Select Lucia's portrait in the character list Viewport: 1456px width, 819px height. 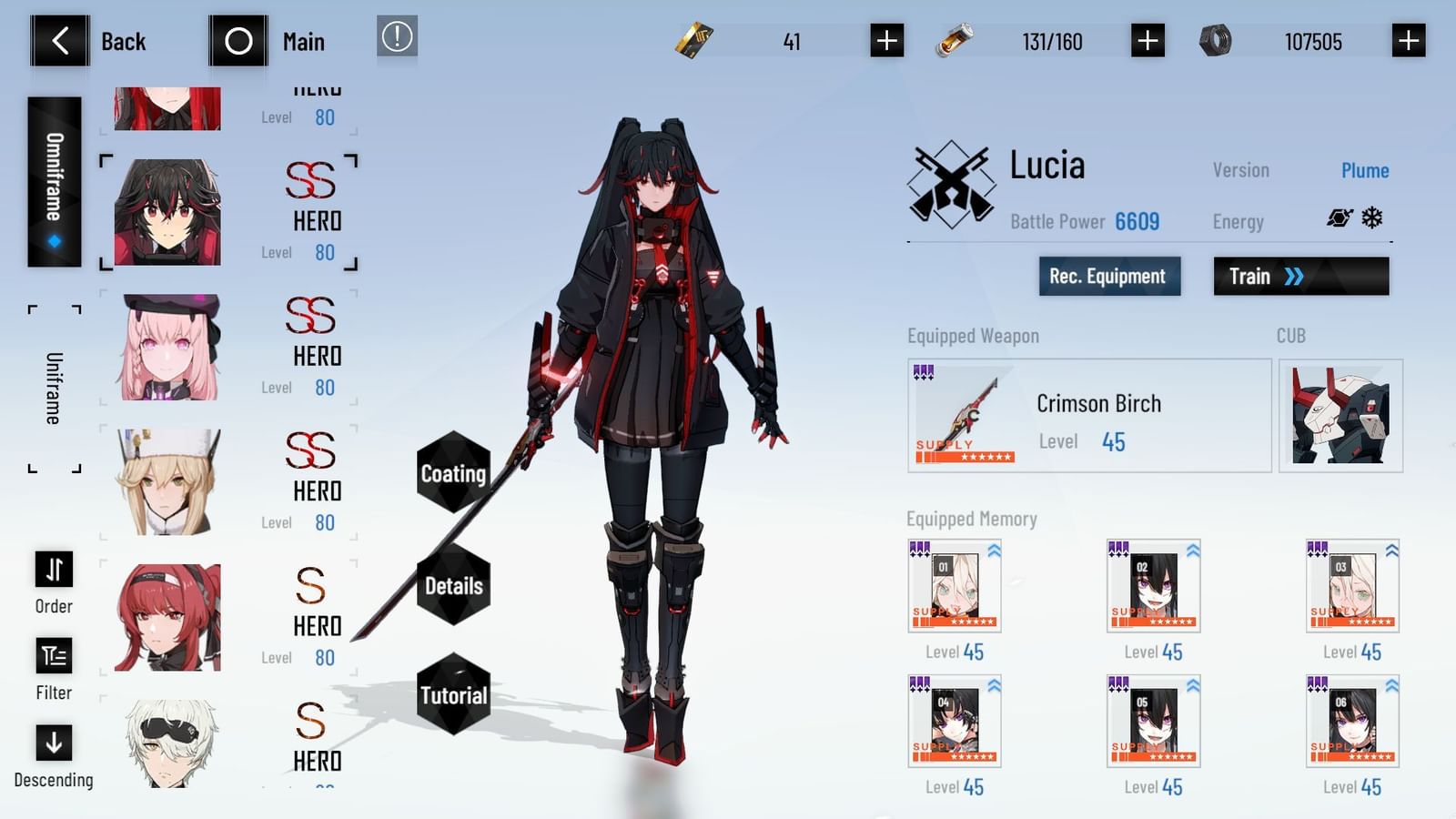[167, 211]
